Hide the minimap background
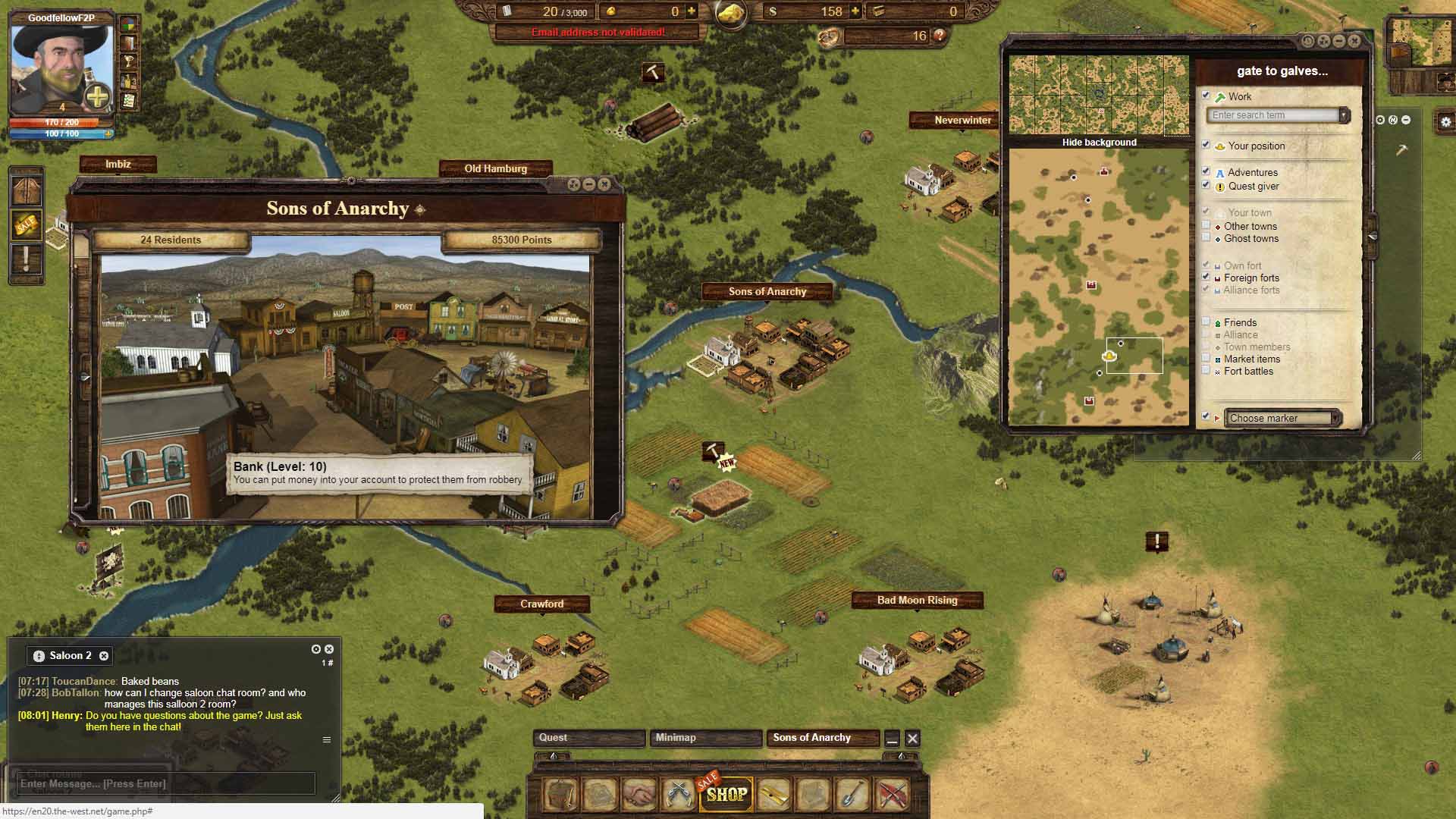Image resolution: width=1456 pixels, height=819 pixels. (1099, 143)
